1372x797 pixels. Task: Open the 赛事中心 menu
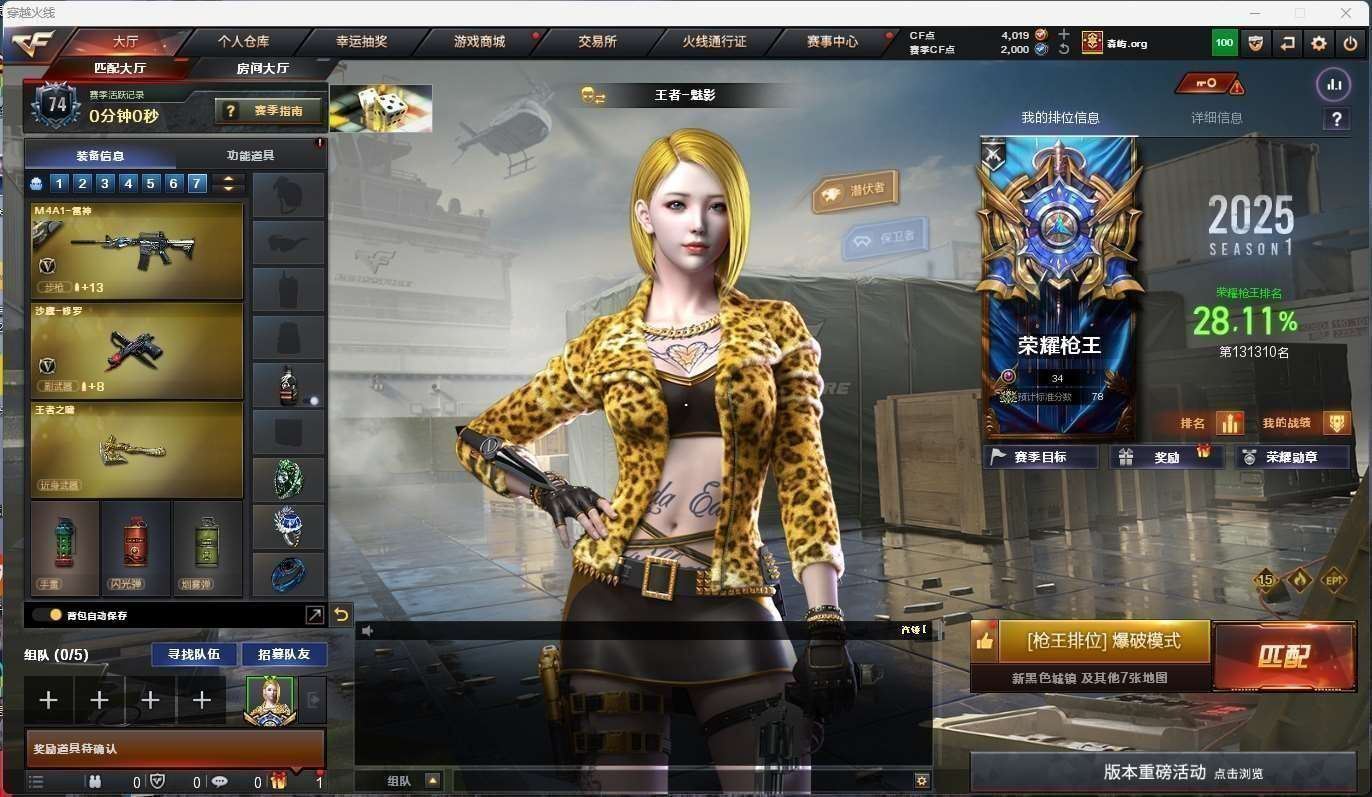832,42
